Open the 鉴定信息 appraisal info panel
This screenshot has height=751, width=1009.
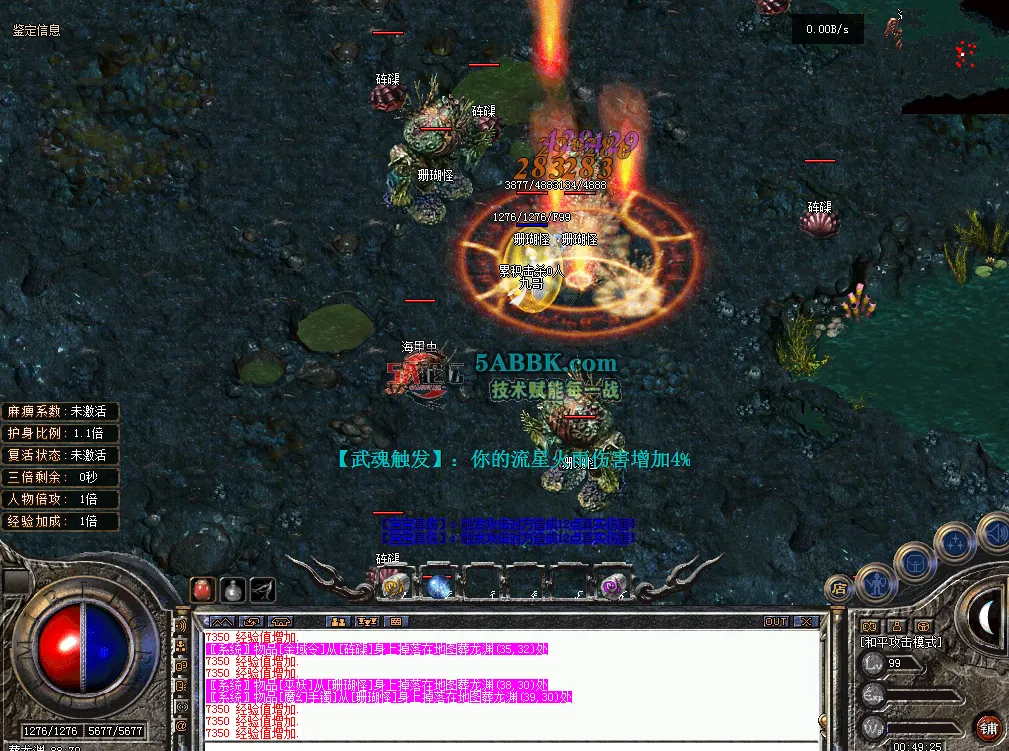[36, 30]
